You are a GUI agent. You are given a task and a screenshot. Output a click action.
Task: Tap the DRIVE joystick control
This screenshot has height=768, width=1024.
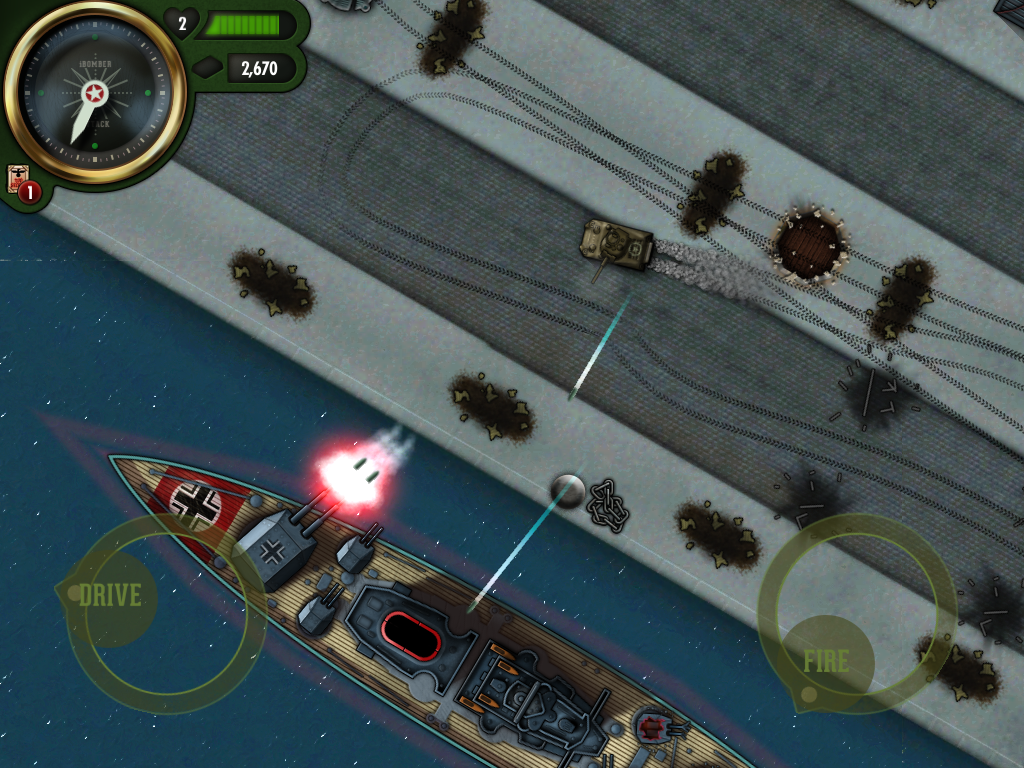tap(111, 596)
